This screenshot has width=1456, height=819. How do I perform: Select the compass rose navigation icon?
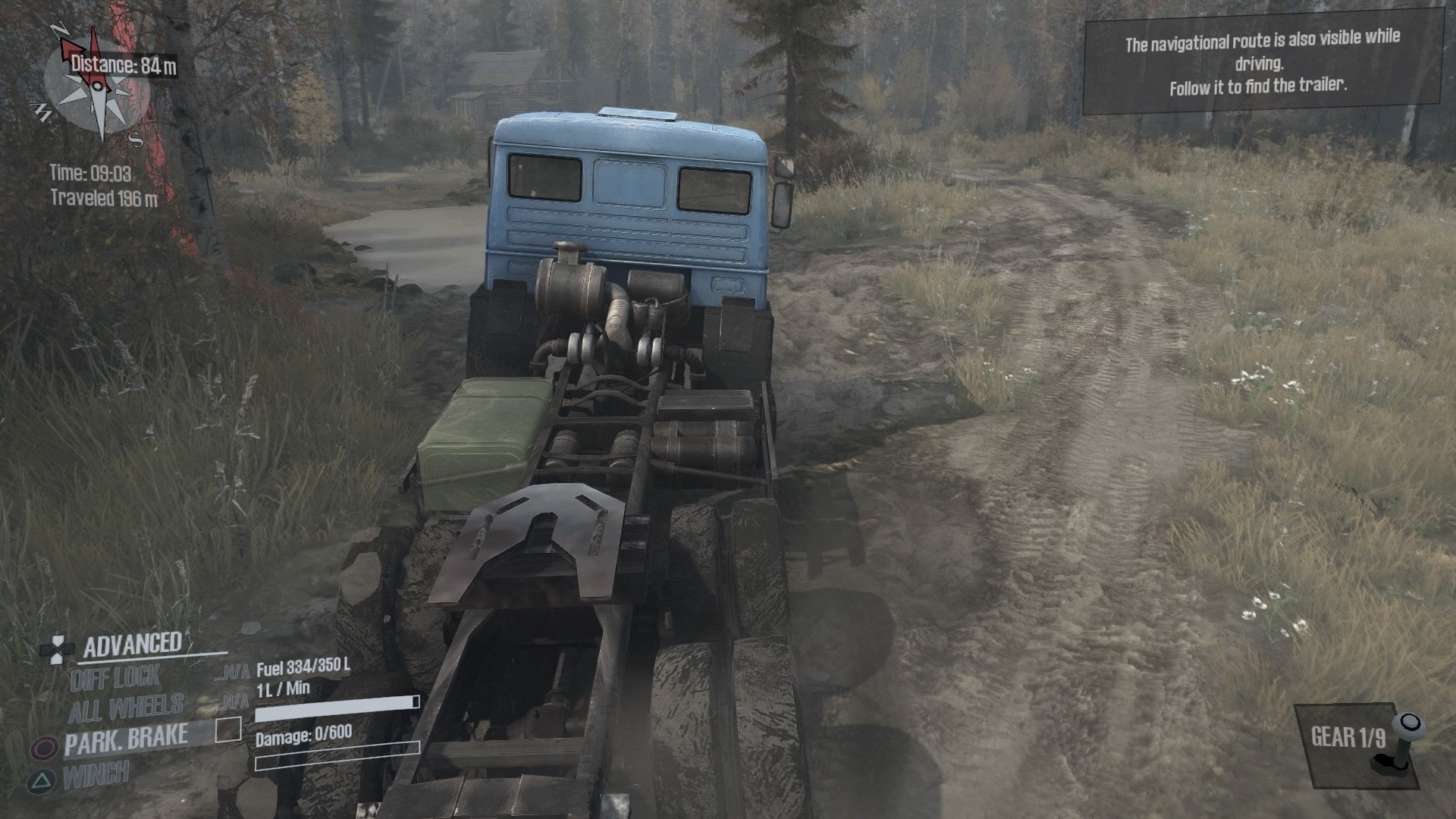[x=96, y=86]
